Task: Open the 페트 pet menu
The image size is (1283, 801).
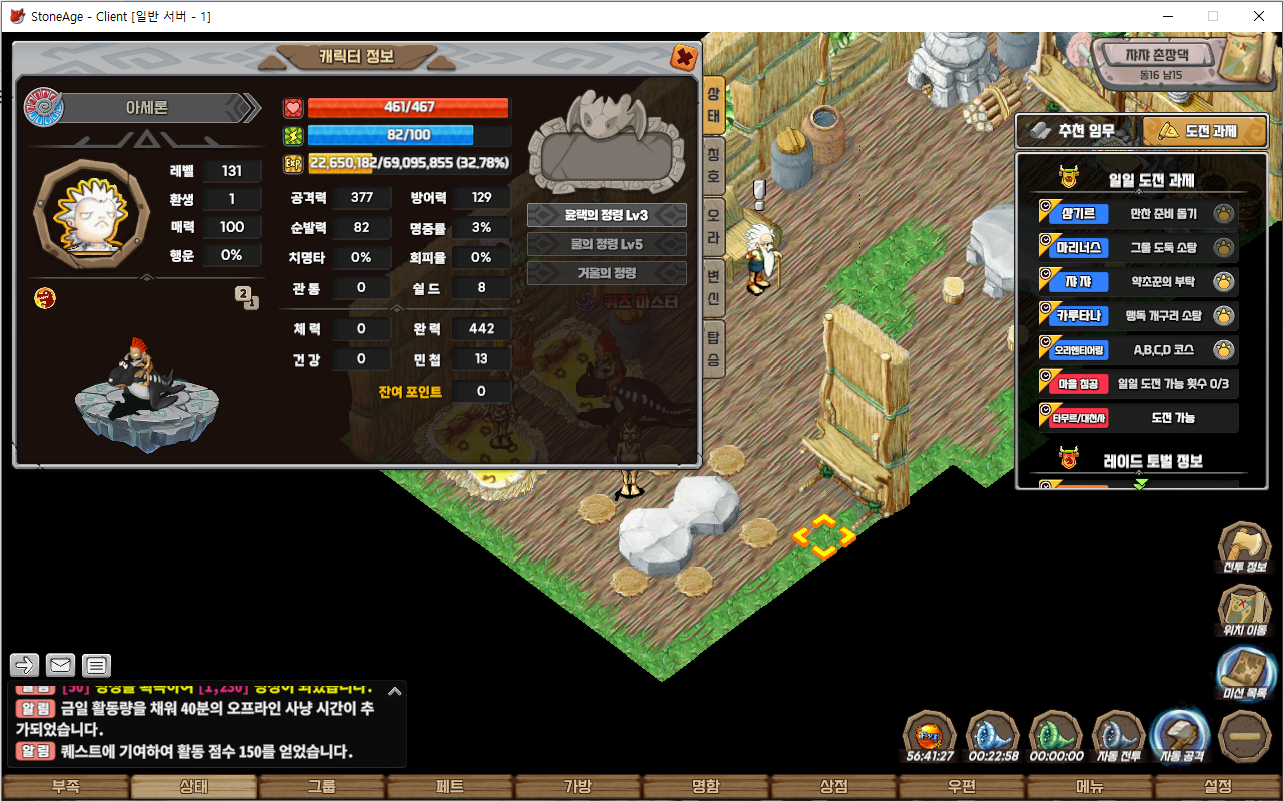Action: [450, 786]
